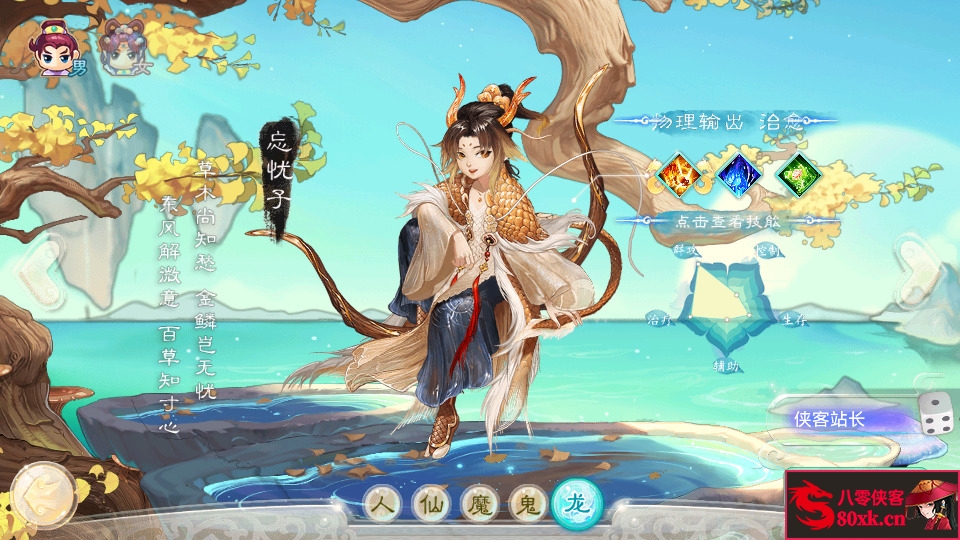The height and width of the screenshot is (540, 960).
Task: Open the 80xk.cn watermark link
Action: click(871, 504)
